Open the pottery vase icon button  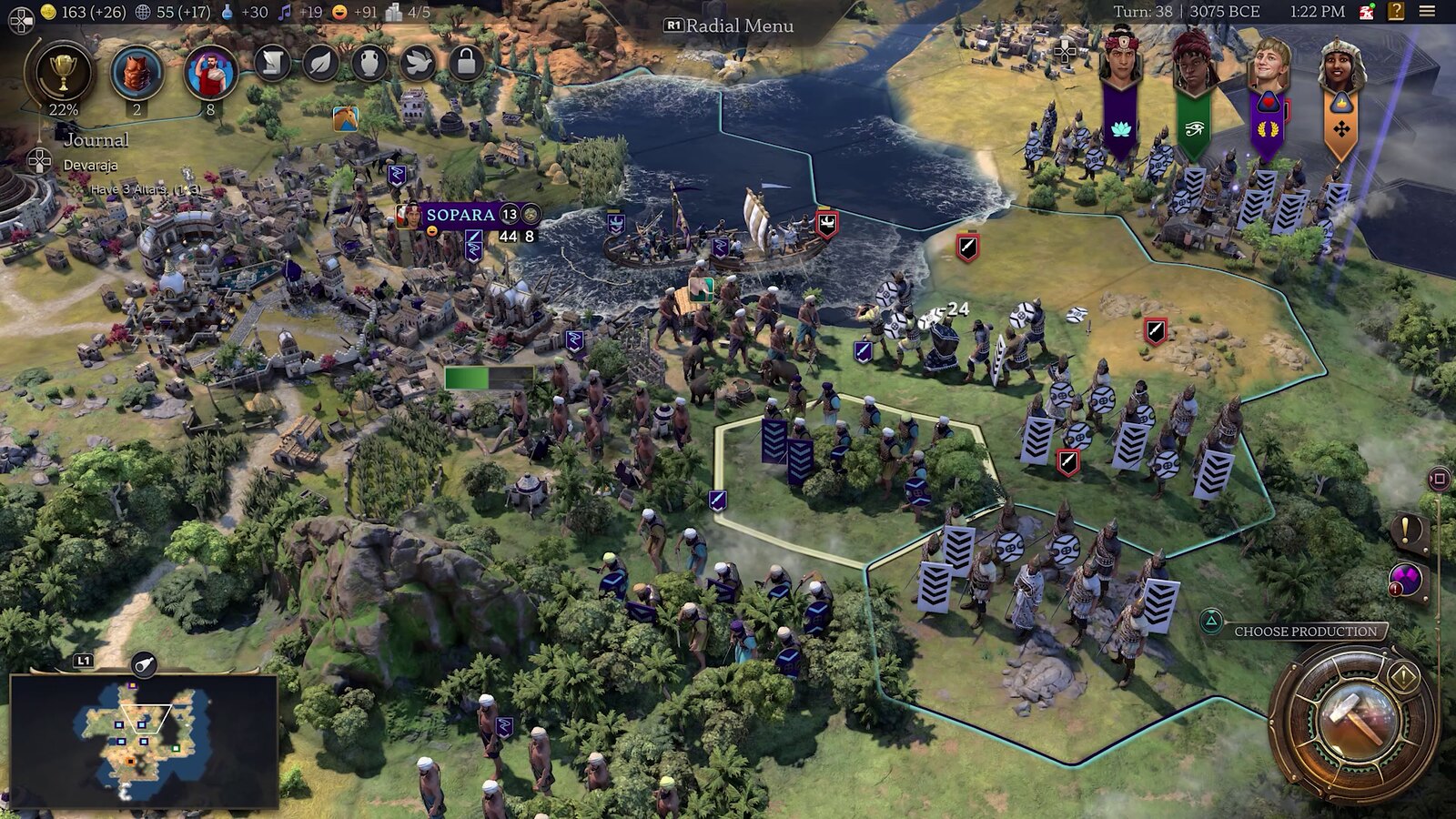[369, 63]
